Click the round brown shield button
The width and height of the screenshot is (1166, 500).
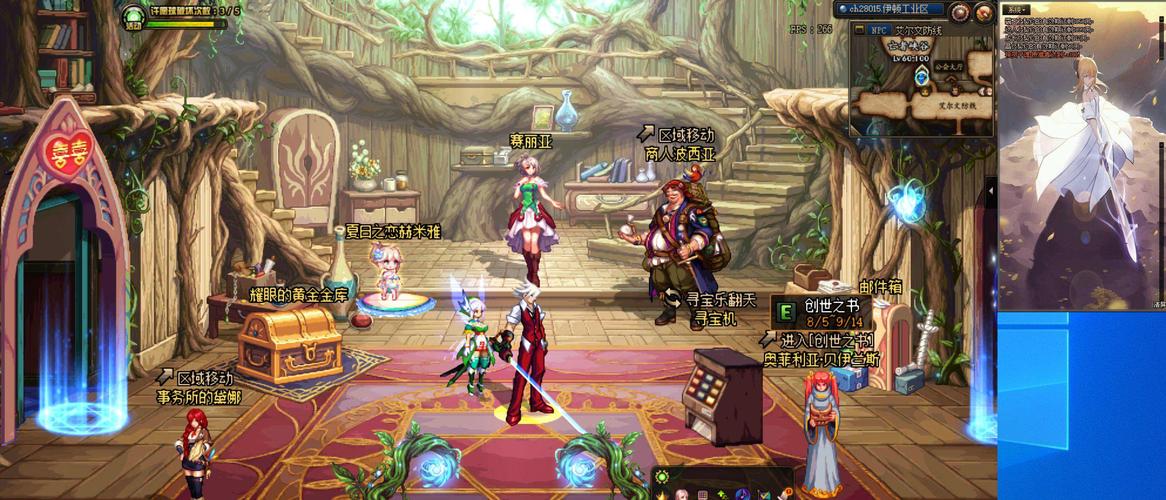tap(960, 12)
